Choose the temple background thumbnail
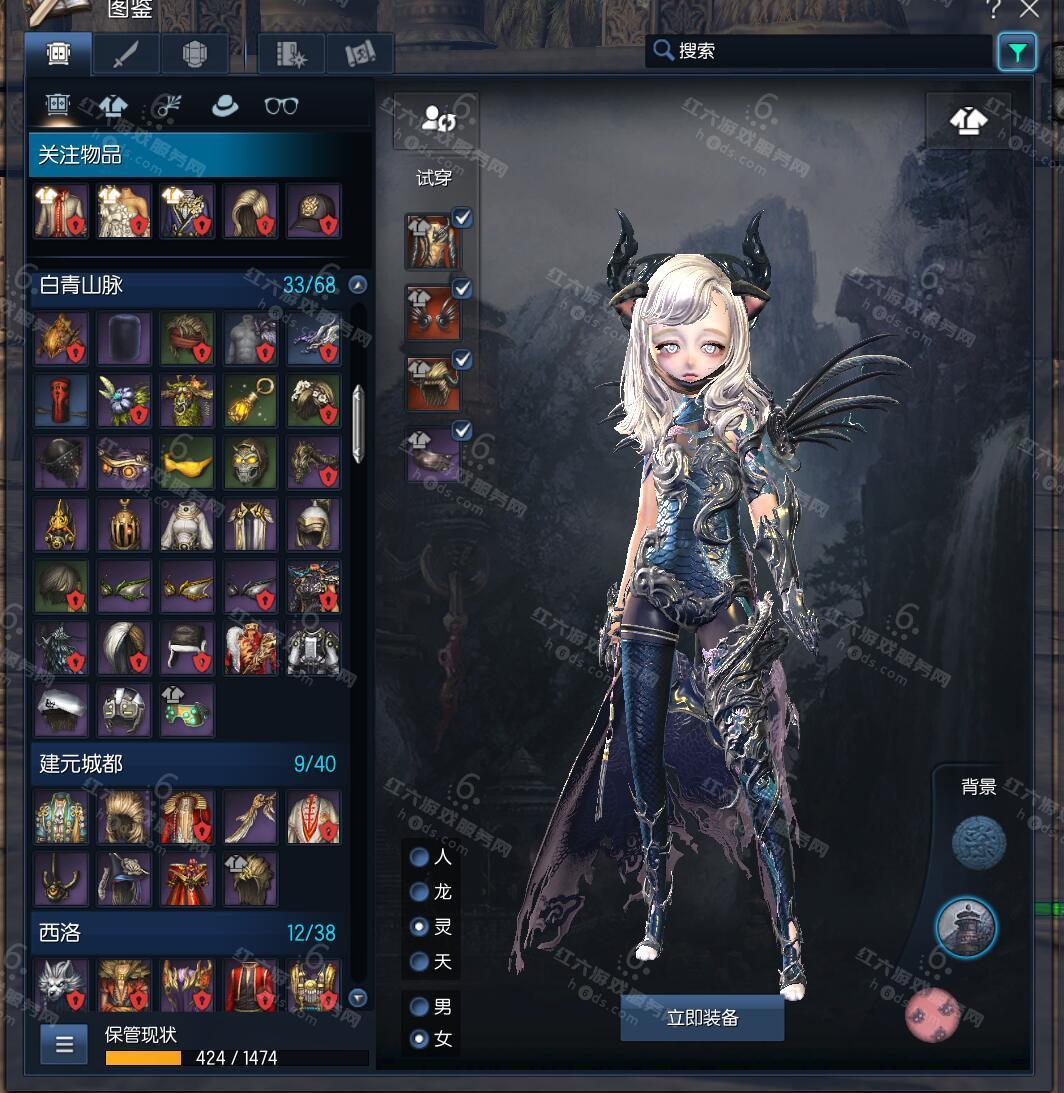 click(967, 927)
